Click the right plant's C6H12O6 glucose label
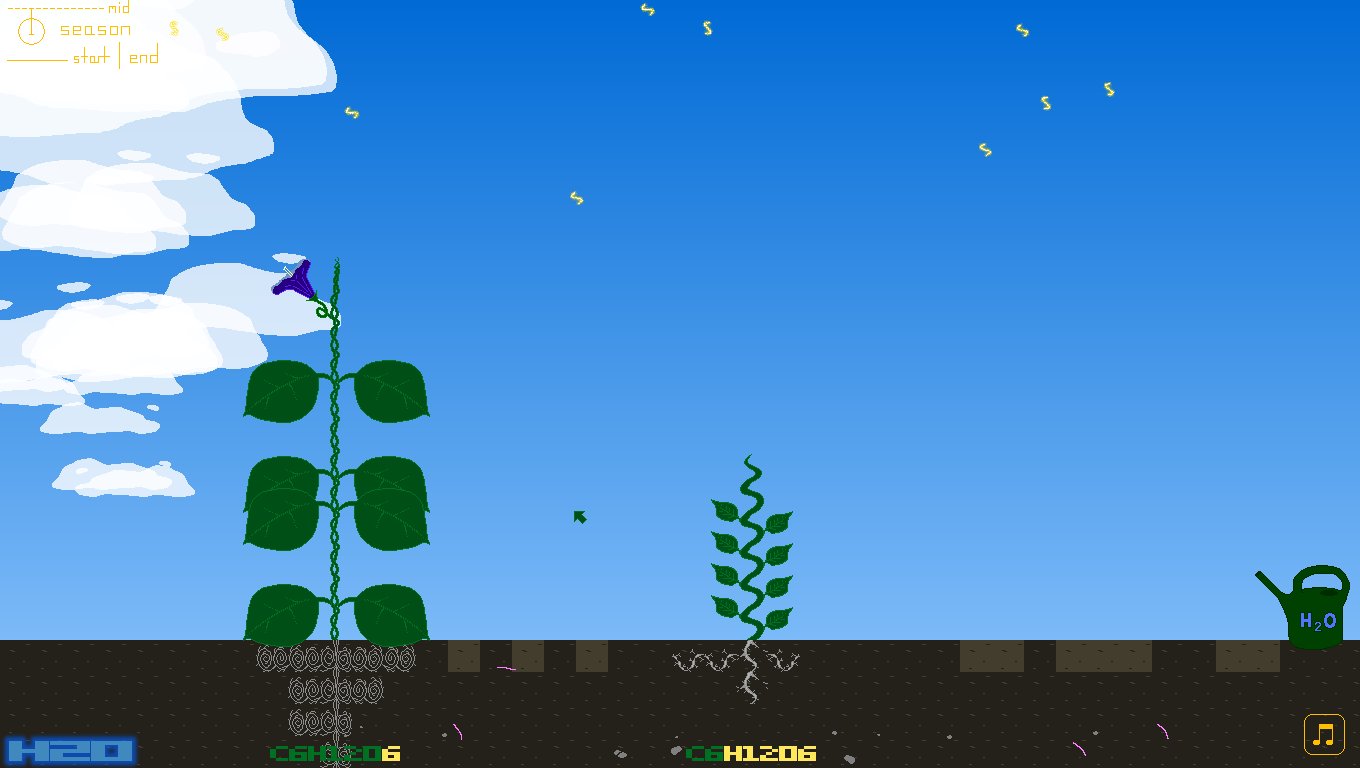This screenshot has width=1360, height=768. 750,755
